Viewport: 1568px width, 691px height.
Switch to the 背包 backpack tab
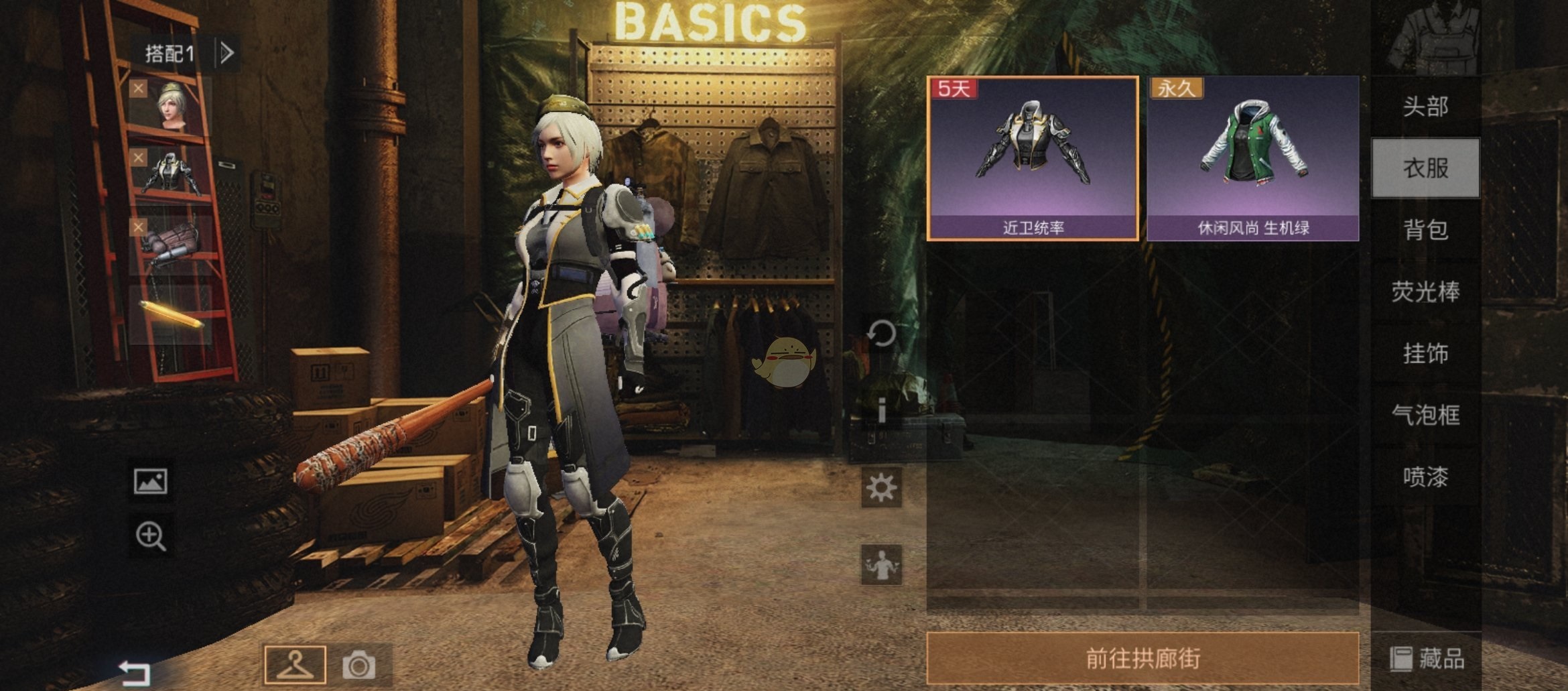tap(1425, 230)
